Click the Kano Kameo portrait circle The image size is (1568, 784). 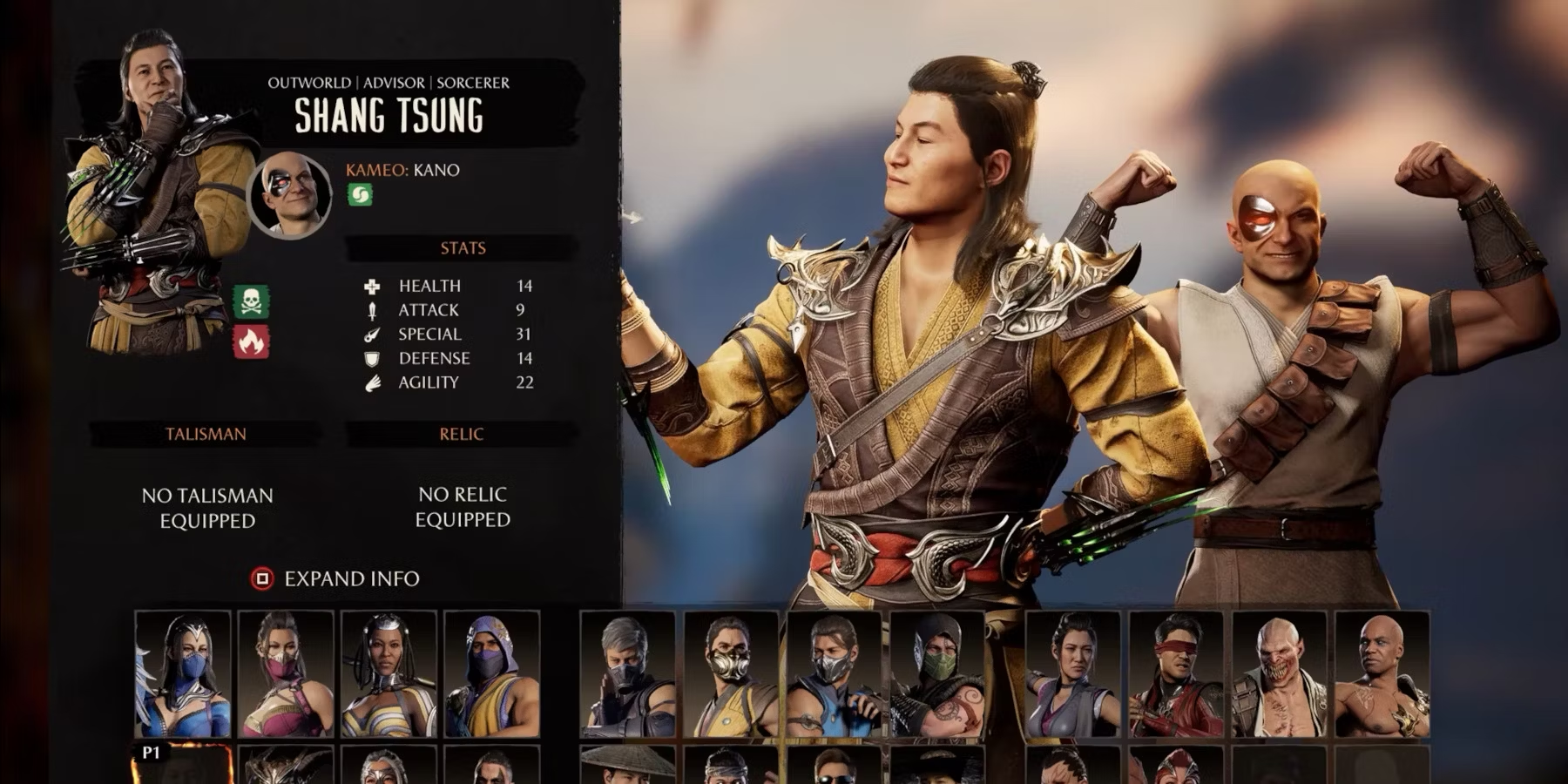pos(290,196)
